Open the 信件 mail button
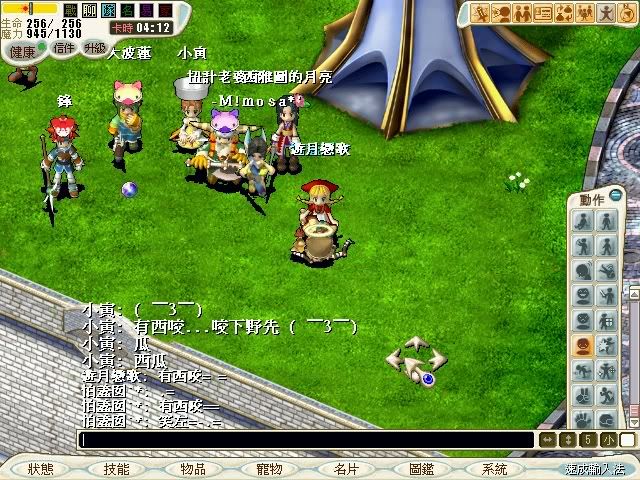The width and height of the screenshot is (640, 480). (64, 48)
